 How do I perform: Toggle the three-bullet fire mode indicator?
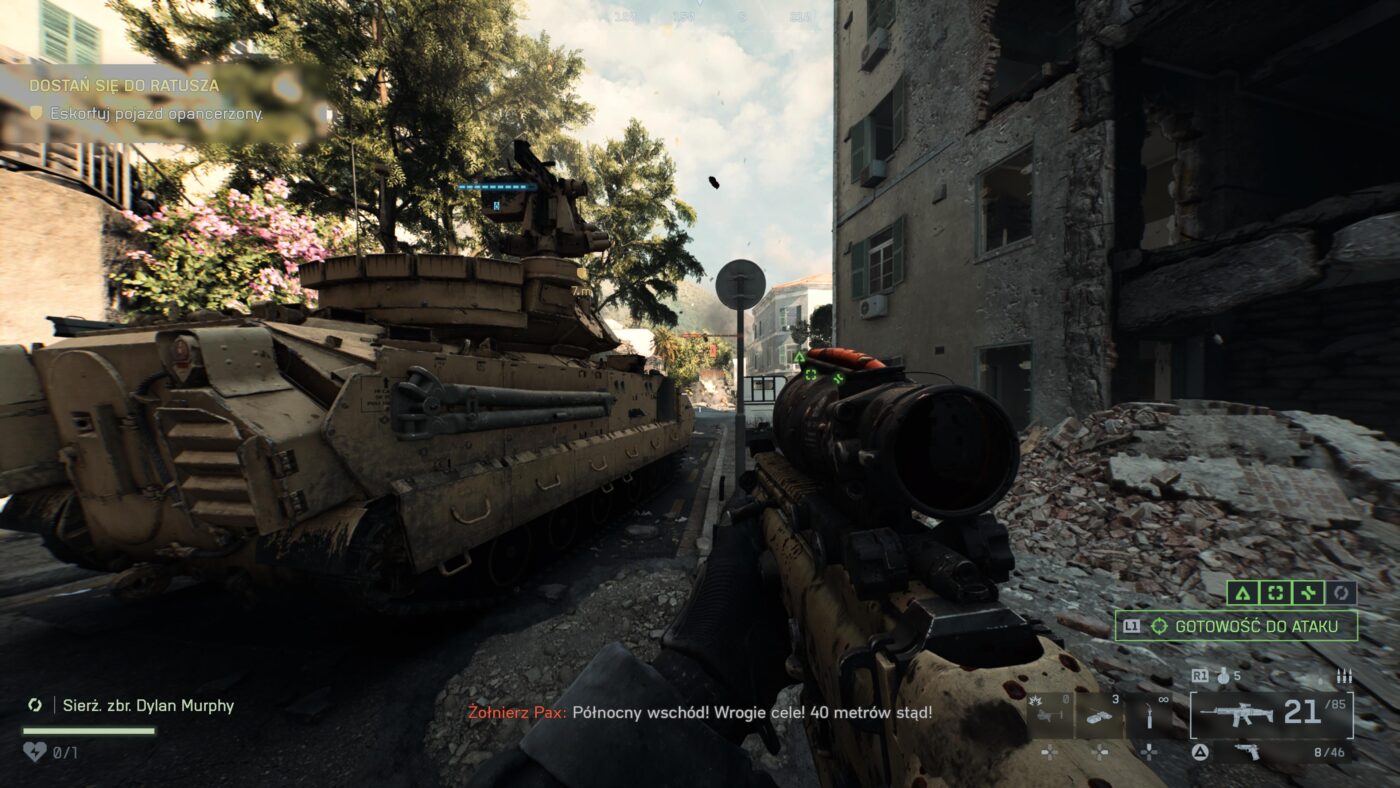(1344, 676)
